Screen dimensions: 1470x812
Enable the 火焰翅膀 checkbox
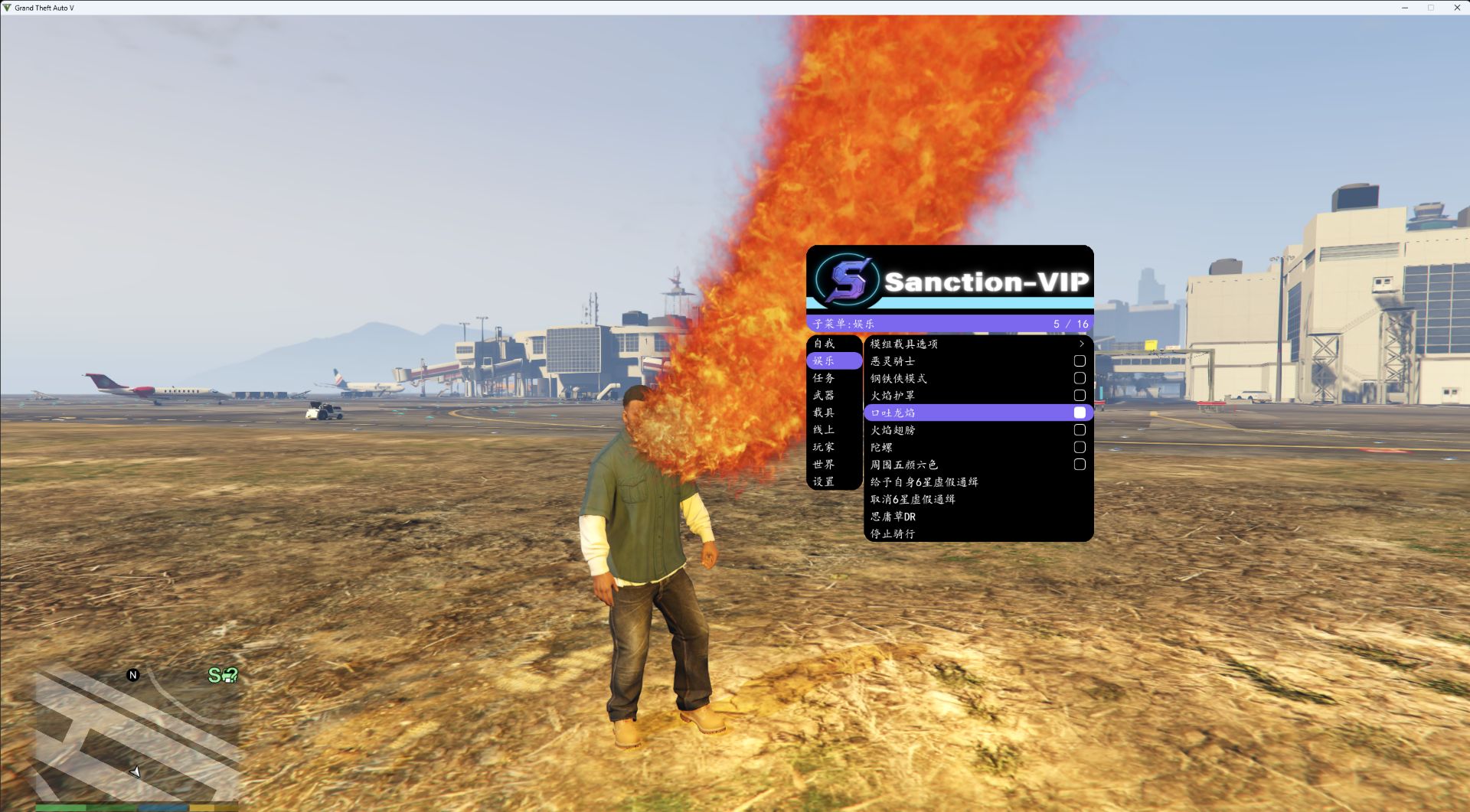click(x=1080, y=430)
